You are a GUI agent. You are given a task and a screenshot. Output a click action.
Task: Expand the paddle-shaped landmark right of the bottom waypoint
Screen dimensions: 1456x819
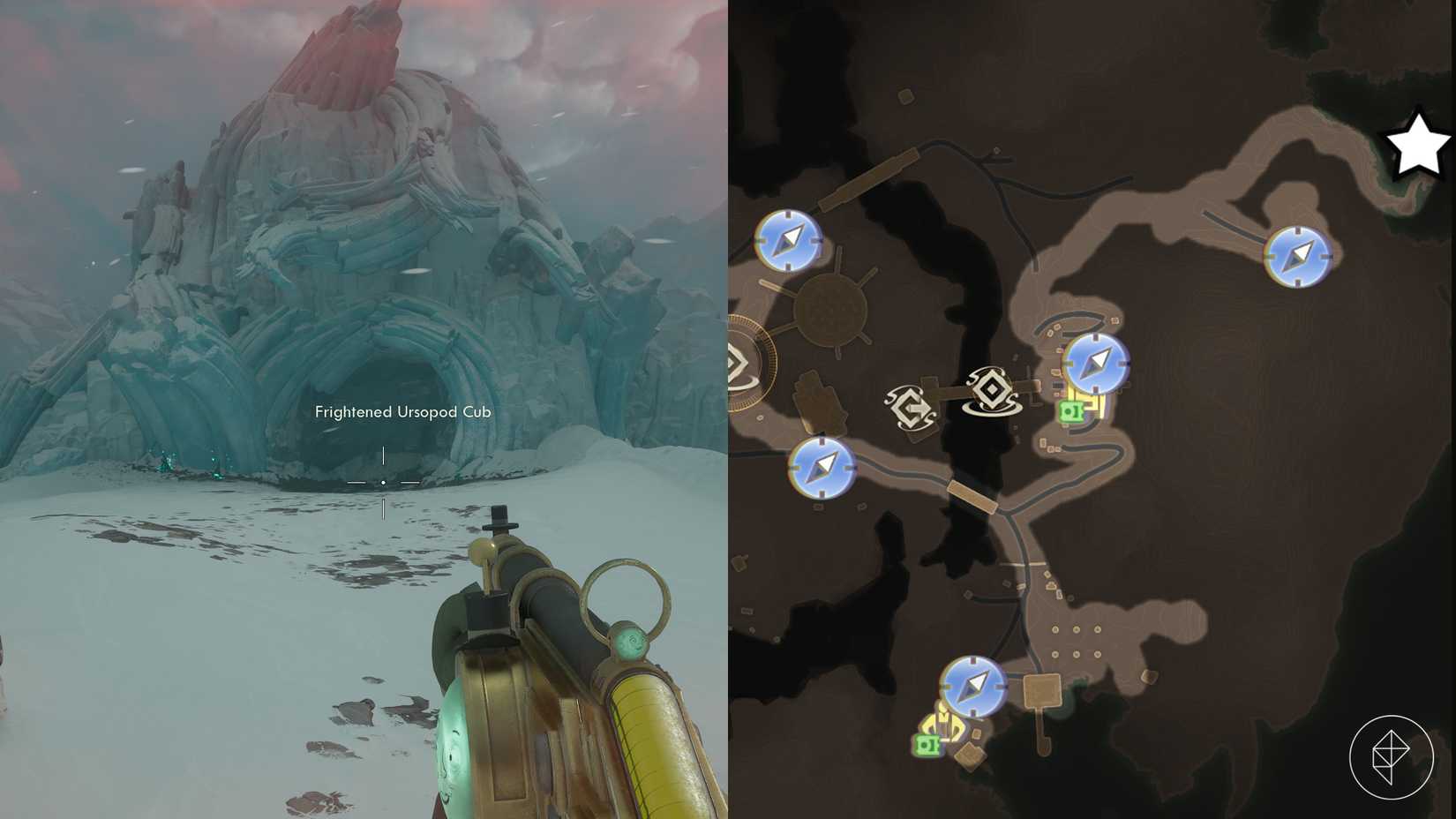[x=1041, y=688]
